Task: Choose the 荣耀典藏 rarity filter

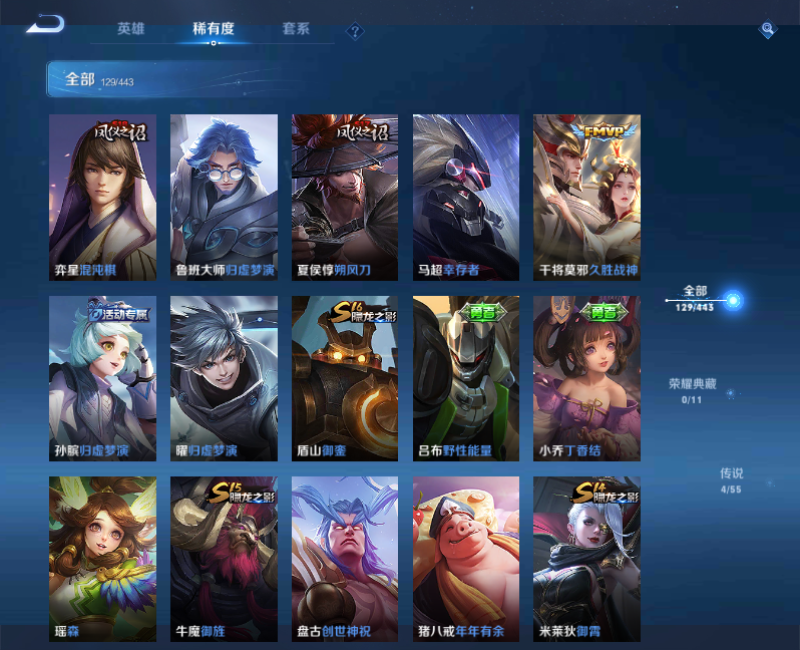Action: pyautogui.click(x=692, y=390)
